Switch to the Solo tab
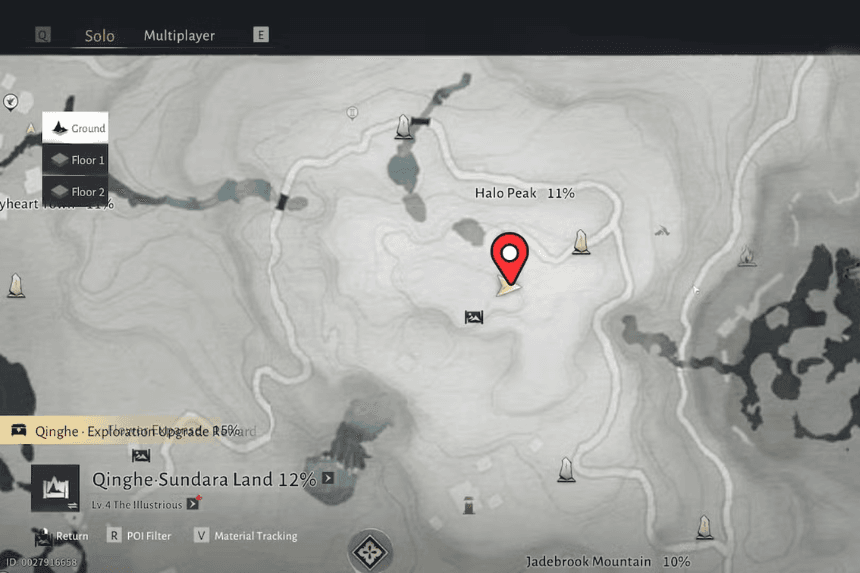 tap(99, 36)
